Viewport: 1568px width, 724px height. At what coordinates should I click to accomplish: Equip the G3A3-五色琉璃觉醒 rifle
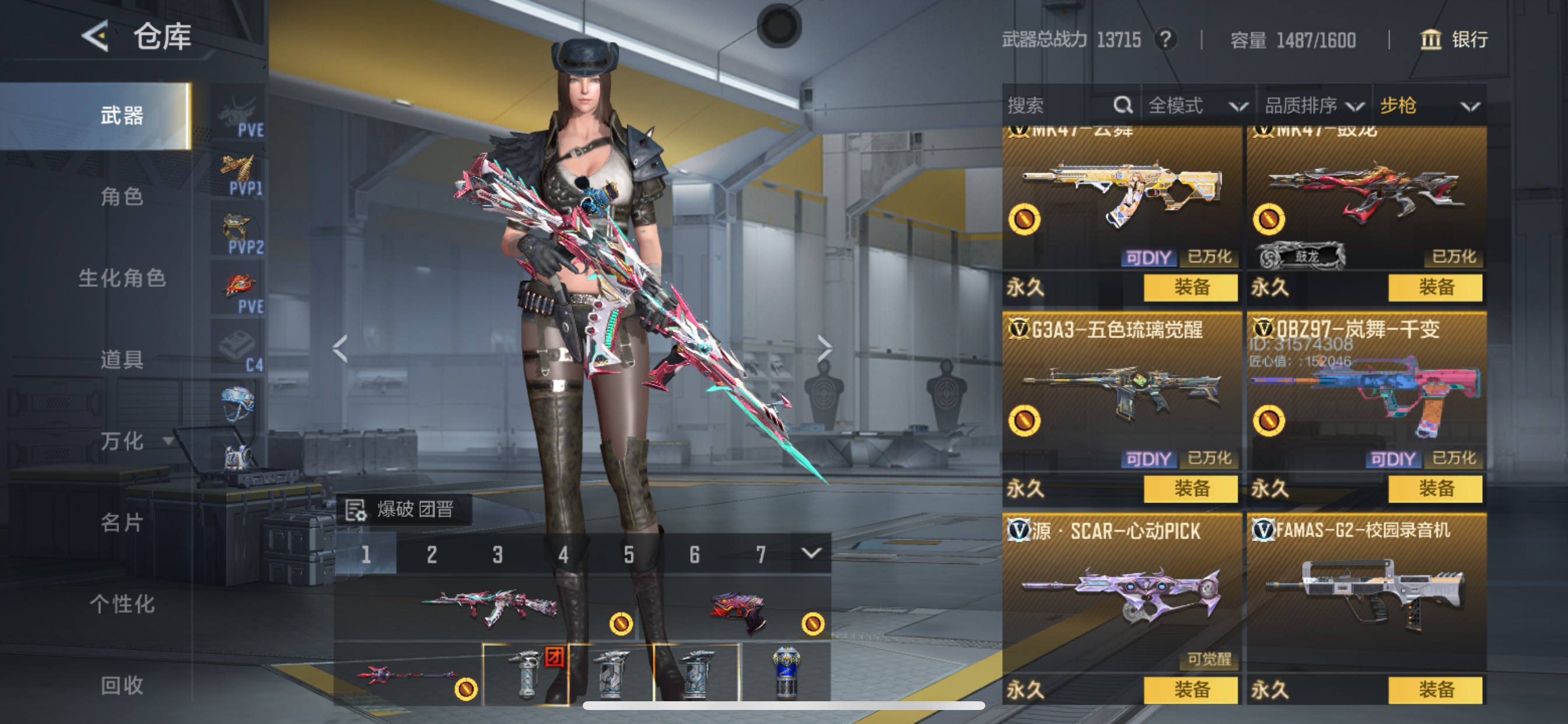tap(1191, 488)
